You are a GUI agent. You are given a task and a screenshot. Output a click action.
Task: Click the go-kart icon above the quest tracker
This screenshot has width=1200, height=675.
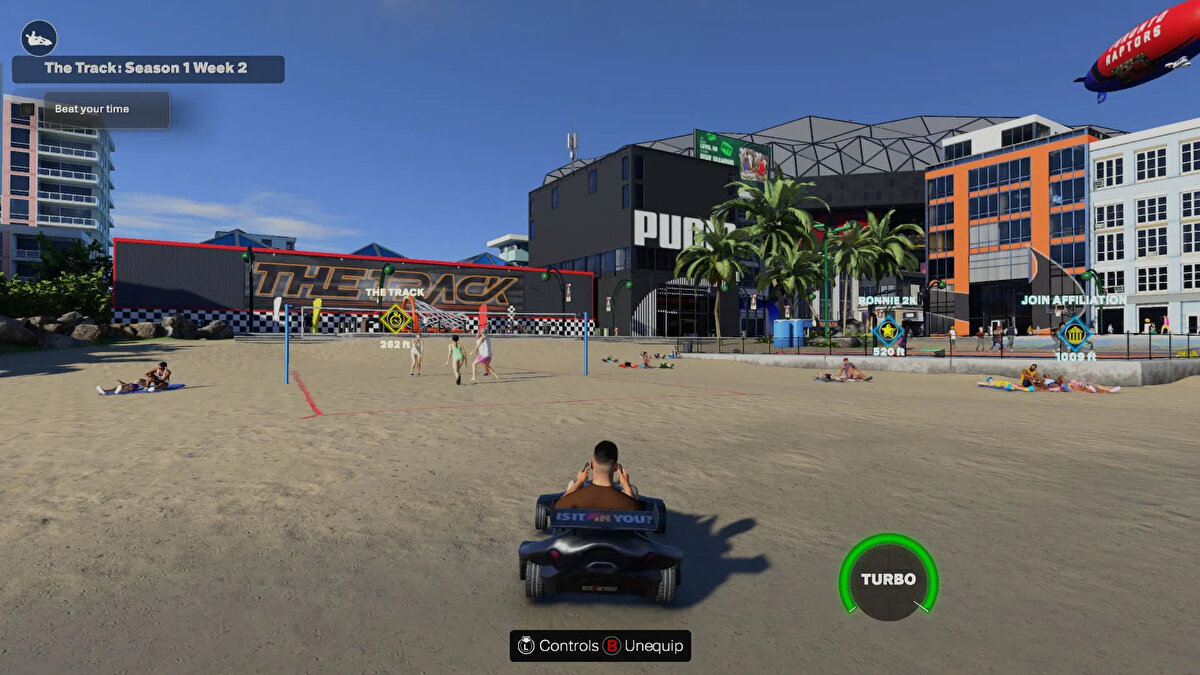pos(39,38)
